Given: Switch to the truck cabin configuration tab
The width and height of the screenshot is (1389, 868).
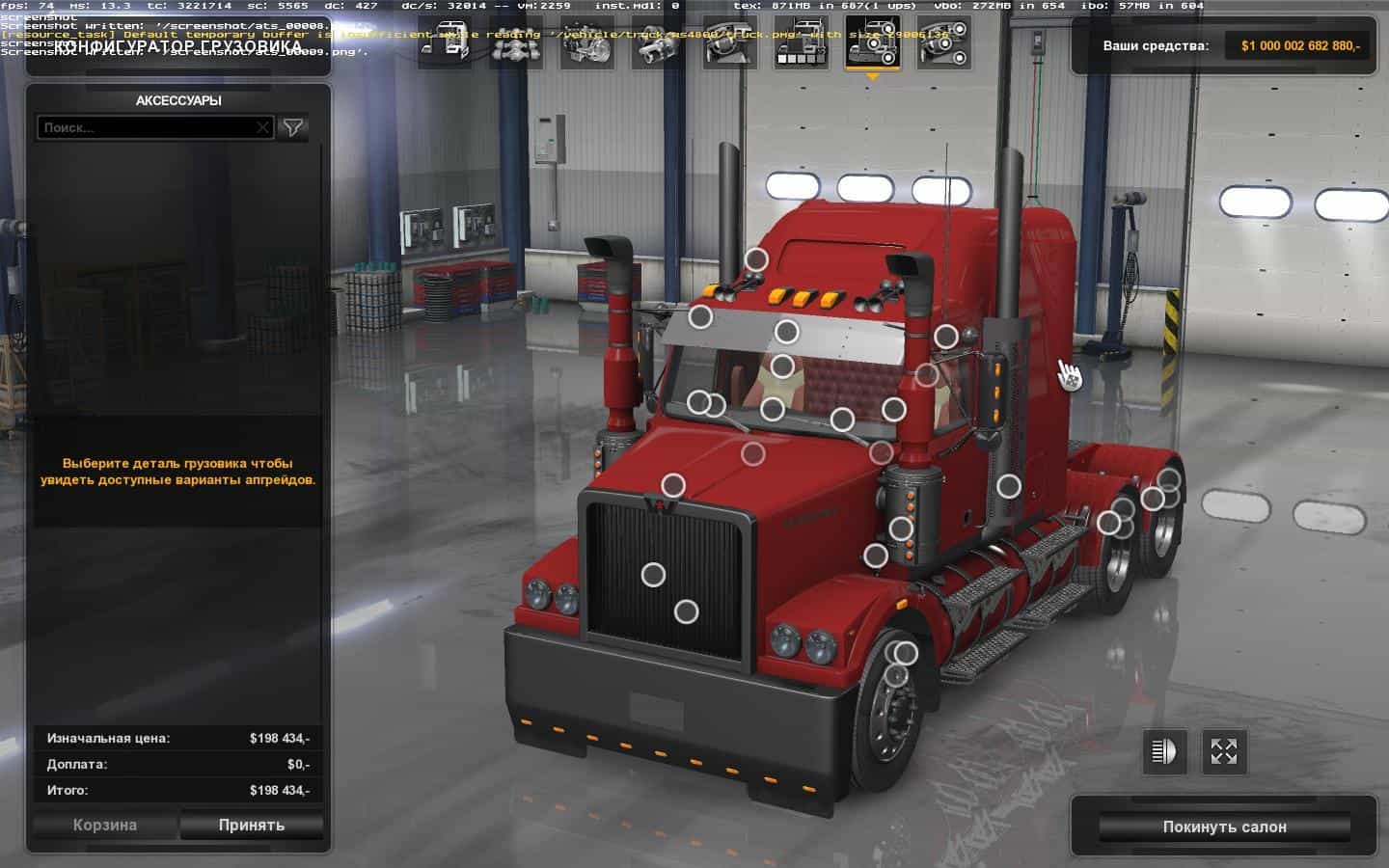Looking at the screenshot, I should click(x=446, y=44).
